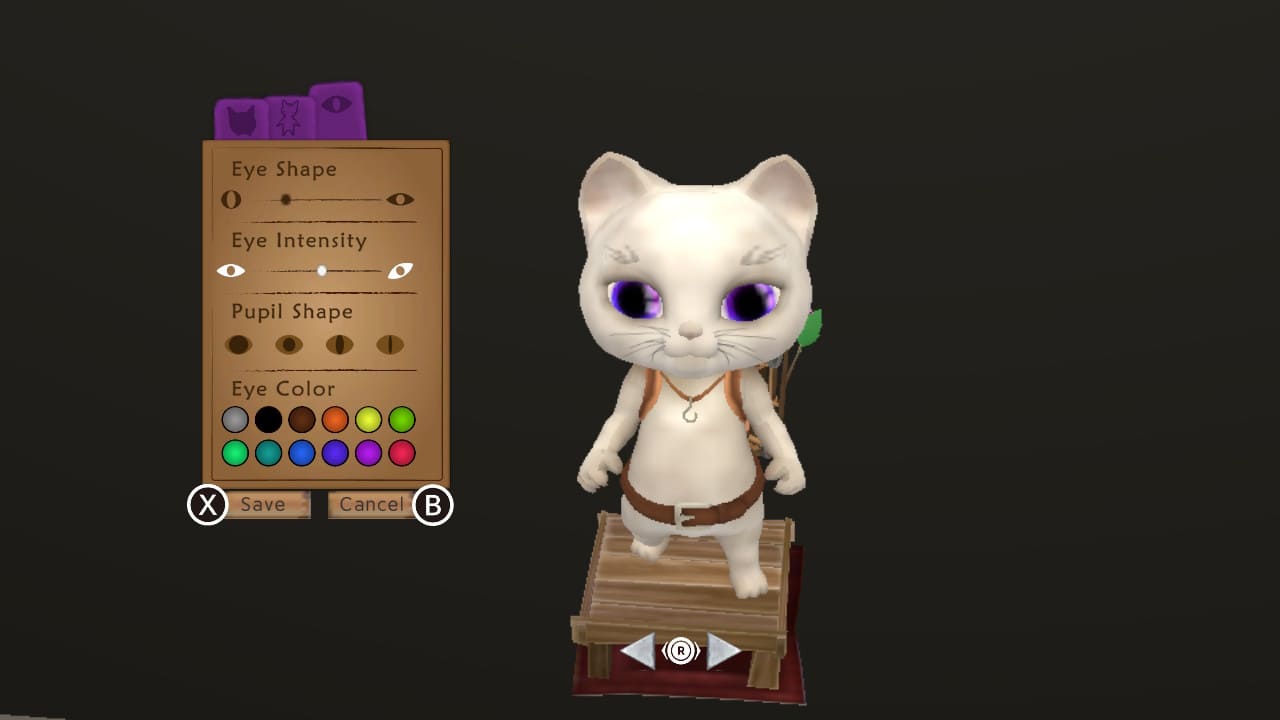1280x720 pixels.
Task: Select the narrow slit pupil shape
Action: (392, 343)
